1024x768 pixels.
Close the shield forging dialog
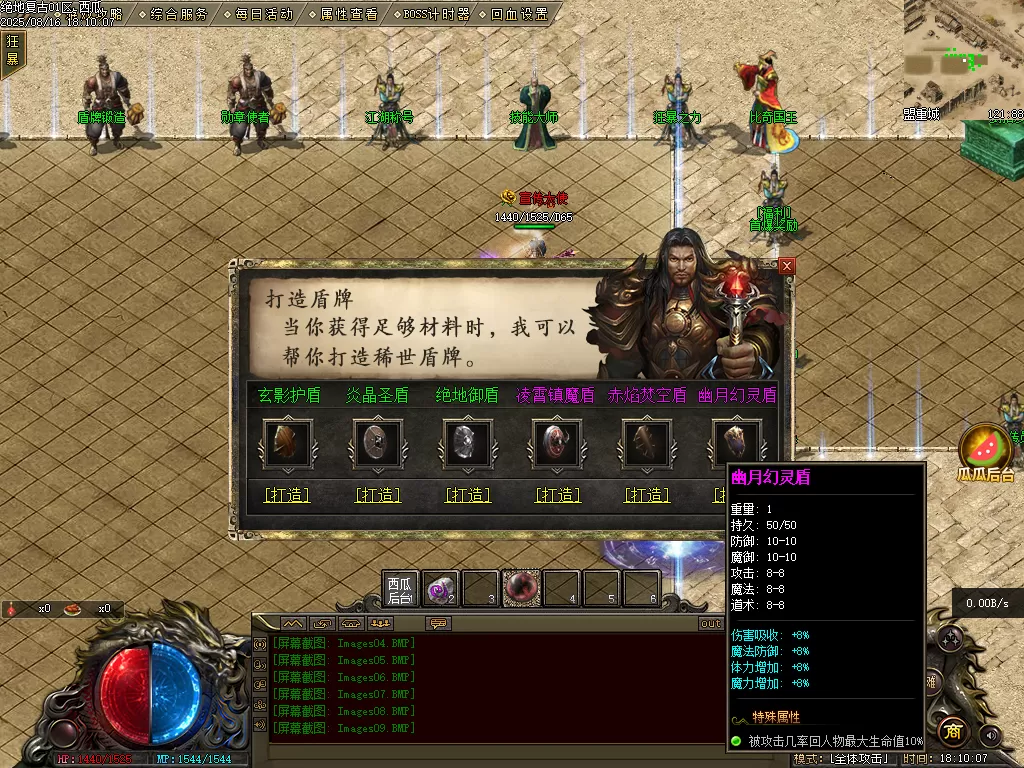[787, 266]
